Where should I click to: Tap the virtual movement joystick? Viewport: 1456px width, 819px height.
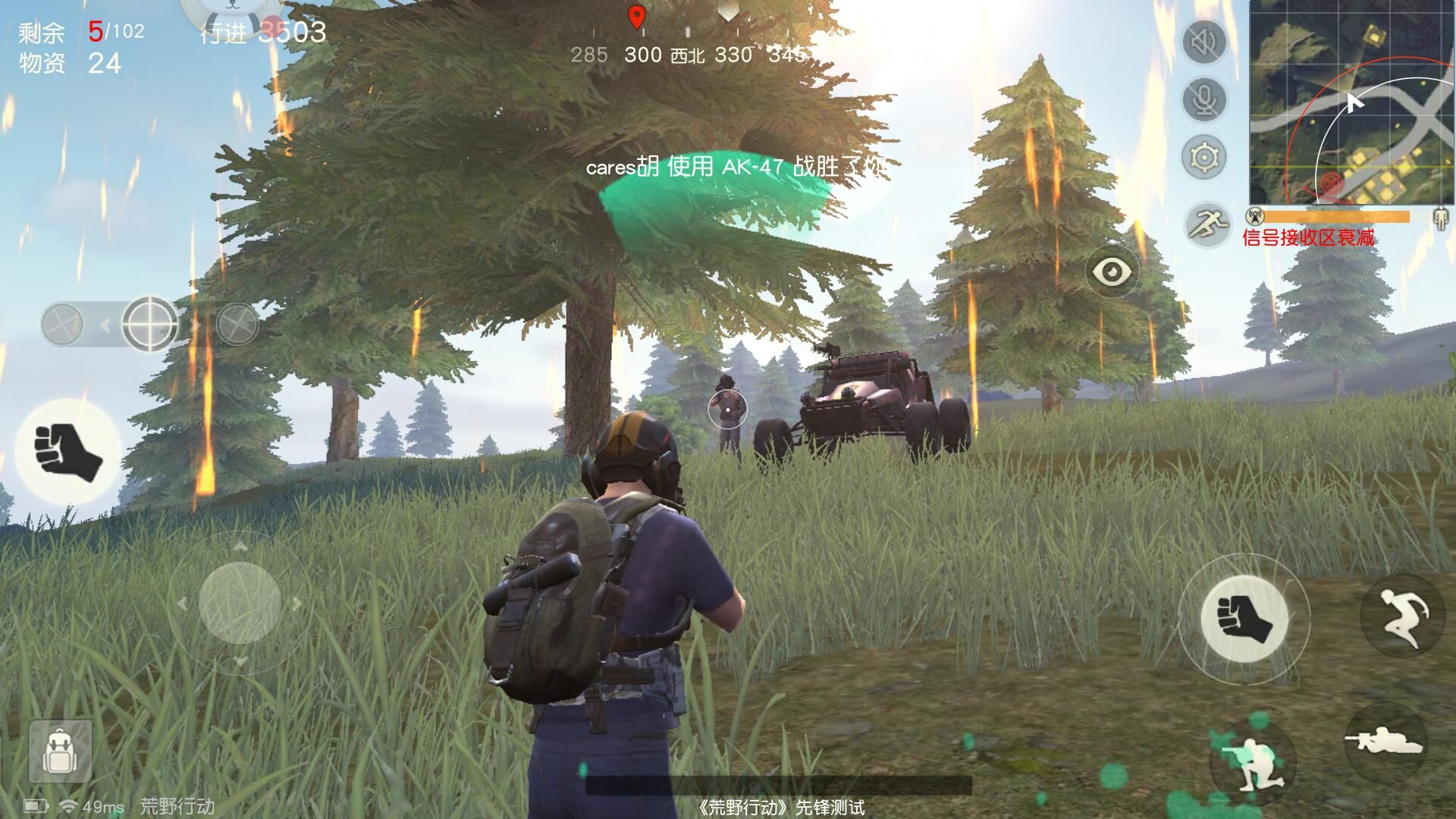[x=240, y=603]
